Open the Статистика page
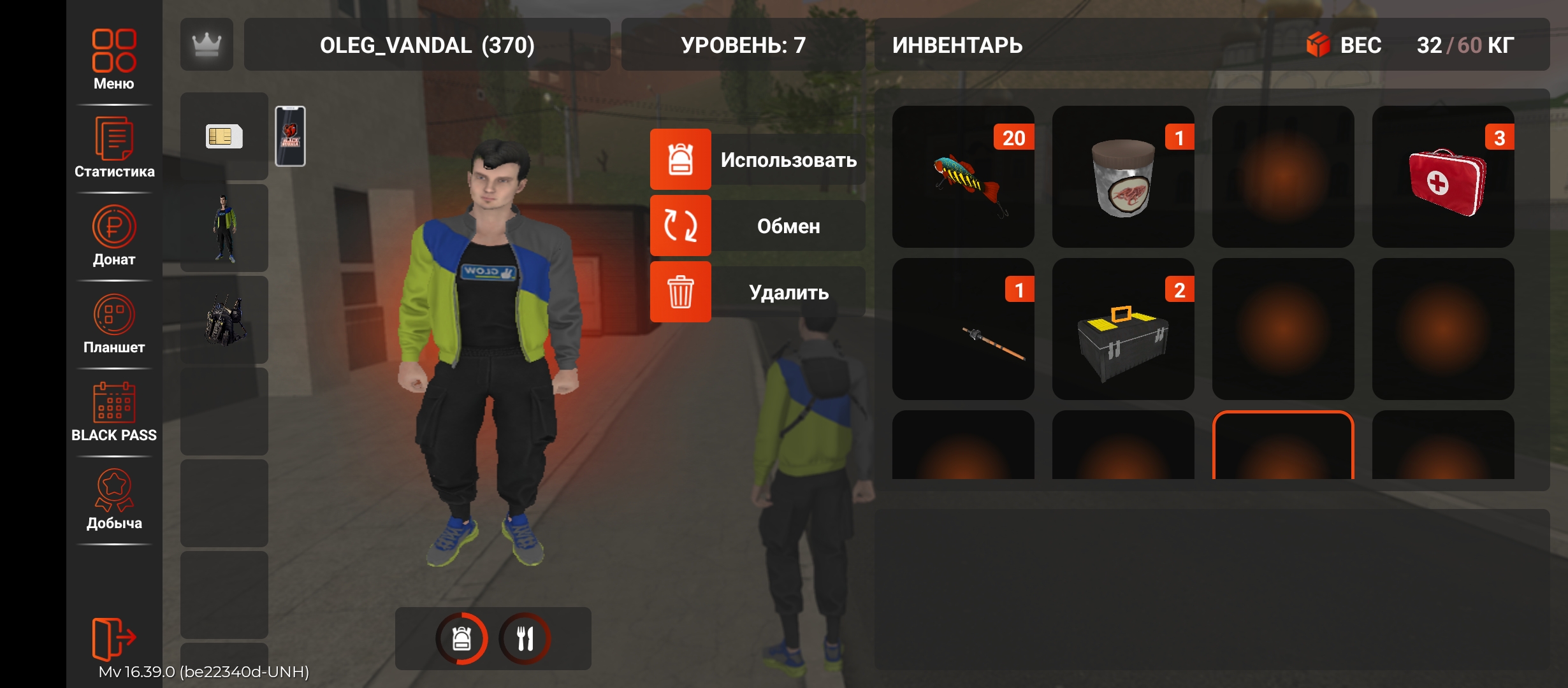The height and width of the screenshot is (688, 1568). (114, 147)
